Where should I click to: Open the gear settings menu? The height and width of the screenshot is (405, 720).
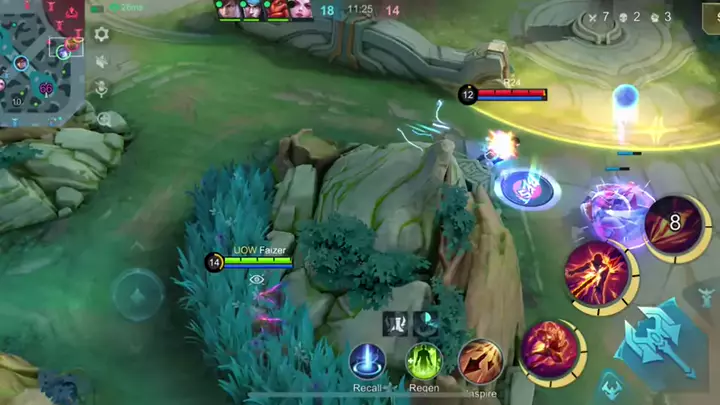pos(101,34)
